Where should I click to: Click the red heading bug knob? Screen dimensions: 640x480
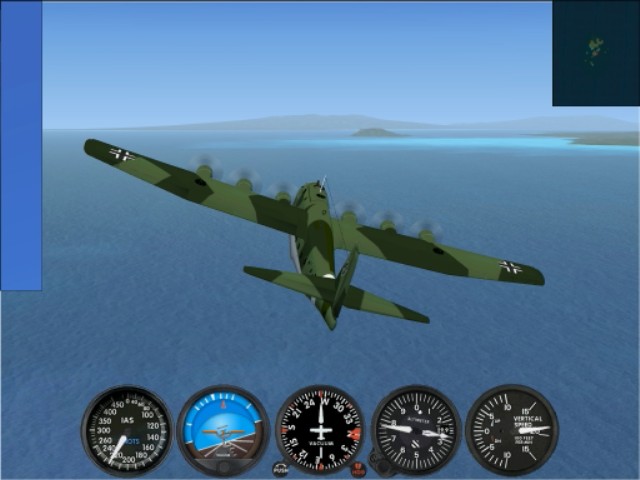click(x=358, y=468)
